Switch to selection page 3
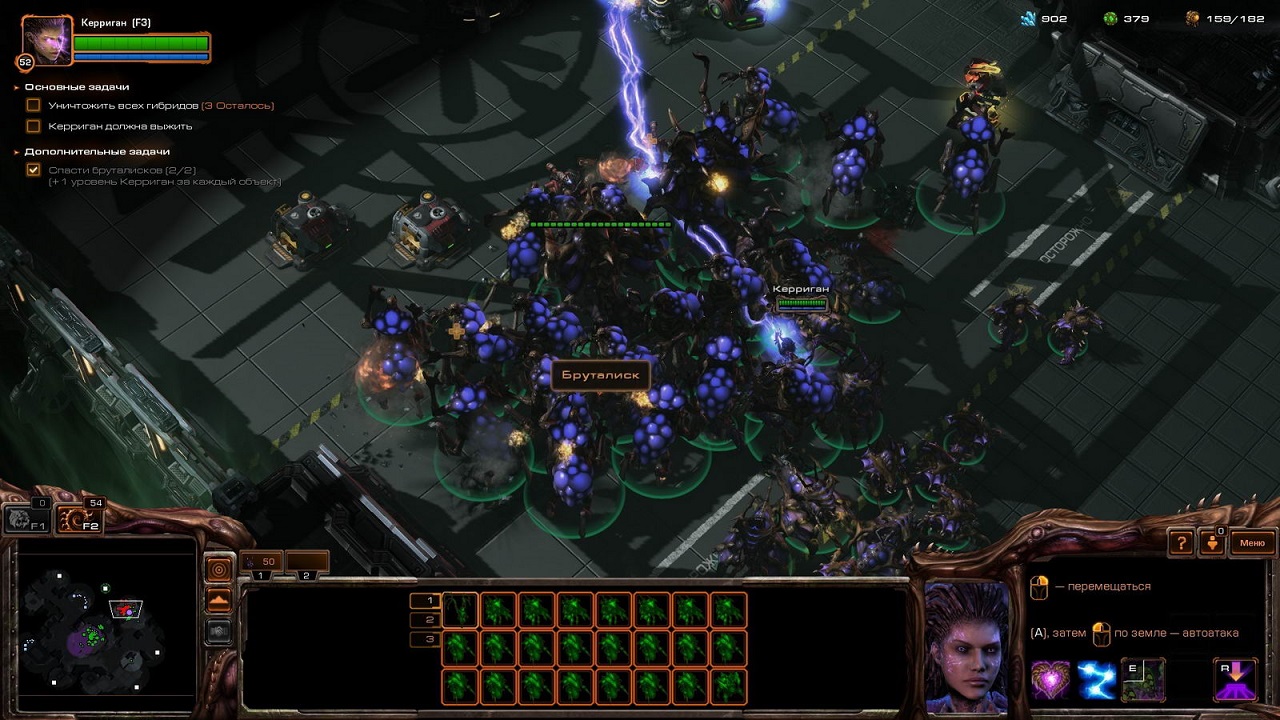 (x=424, y=639)
